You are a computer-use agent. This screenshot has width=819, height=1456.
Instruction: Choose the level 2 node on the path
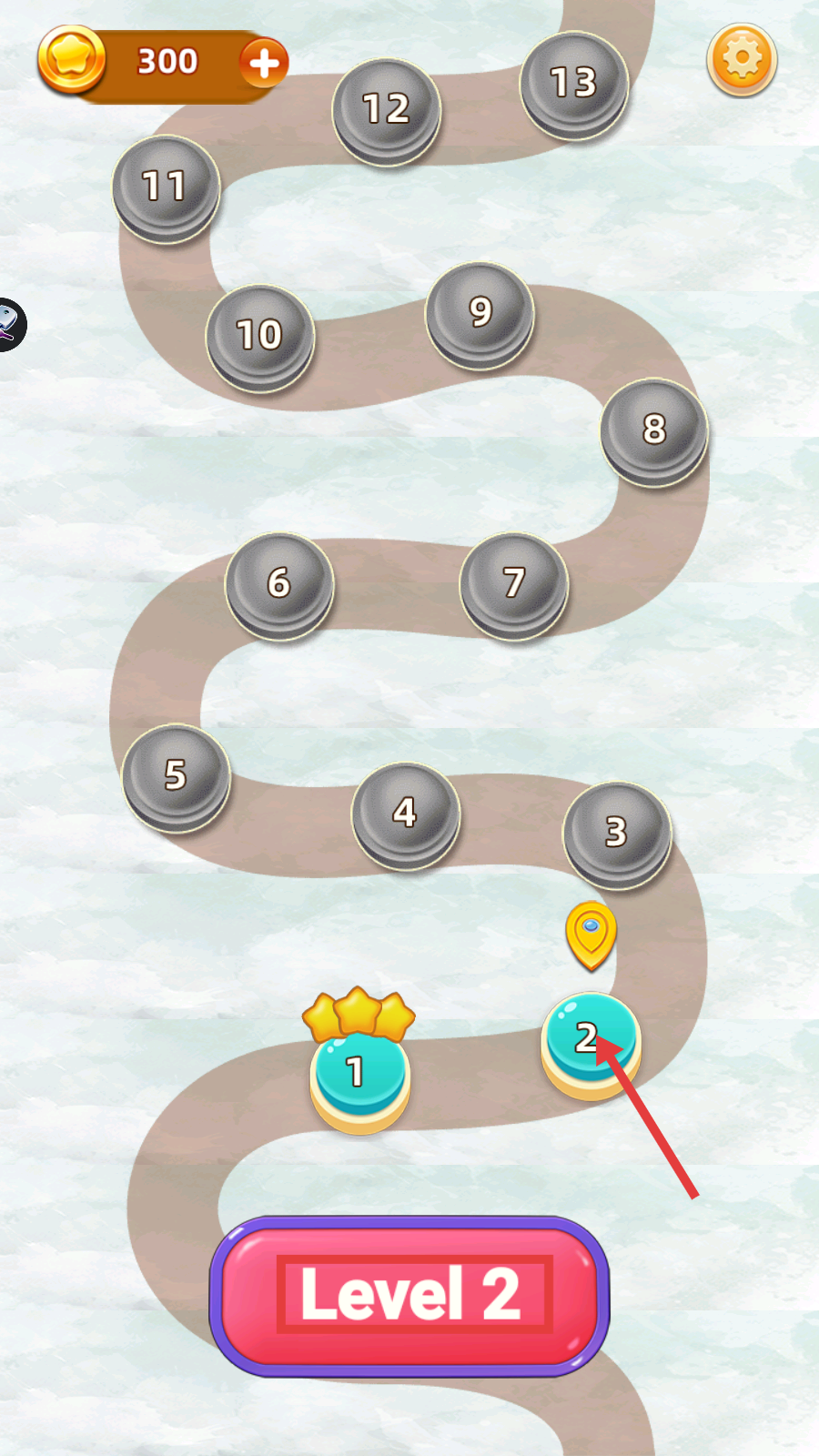pyautogui.click(x=591, y=1042)
